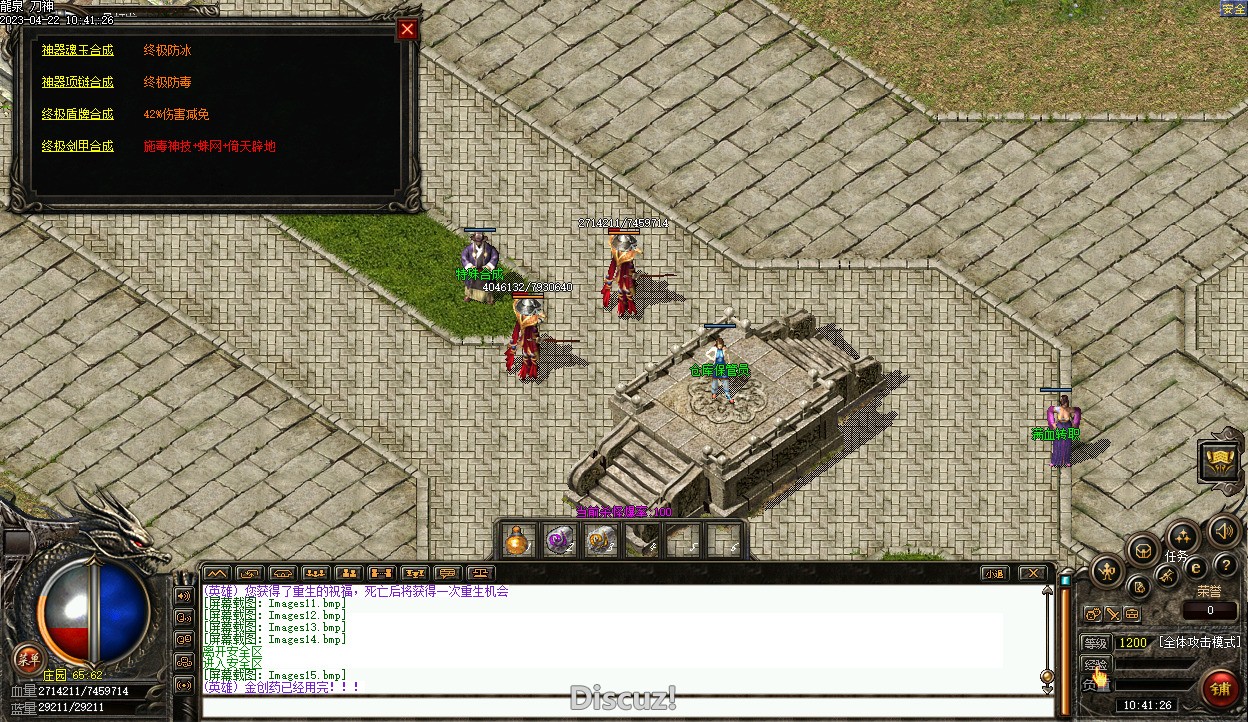1248x722 pixels.
Task: Toggle the sound speaker icon
Action: tap(1223, 530)
